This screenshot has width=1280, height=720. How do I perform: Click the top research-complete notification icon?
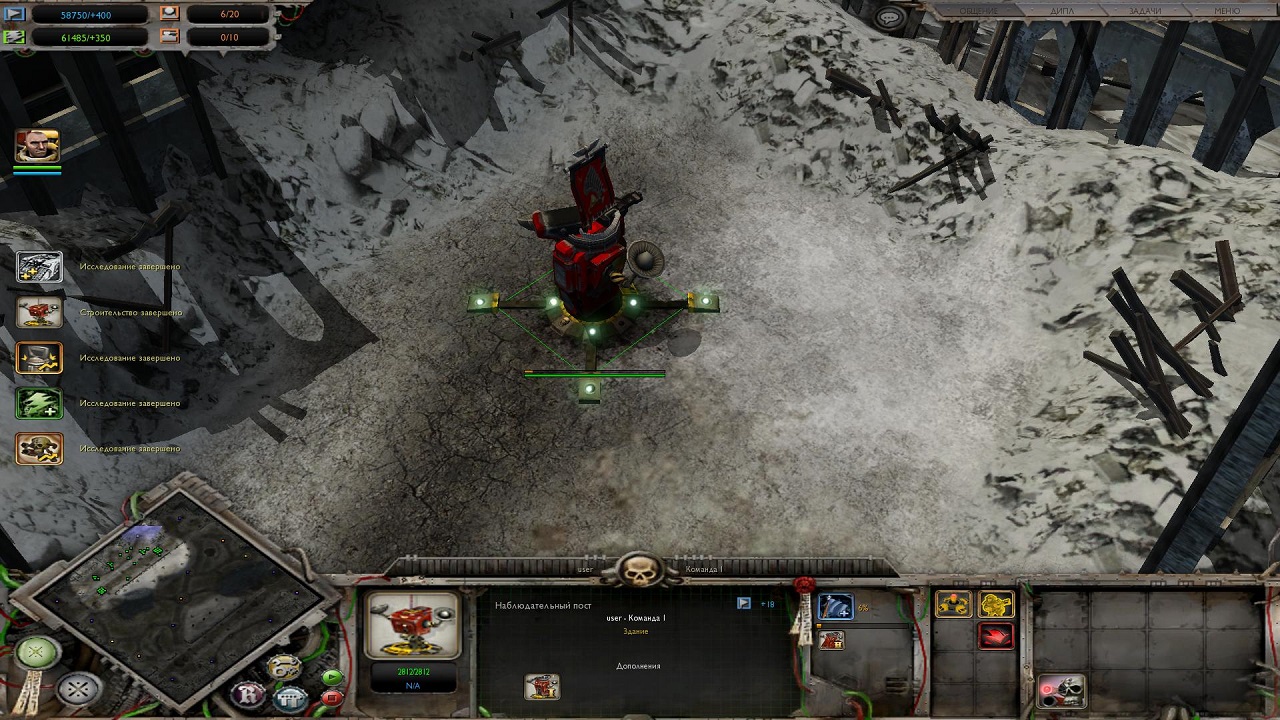pos(40,267)
